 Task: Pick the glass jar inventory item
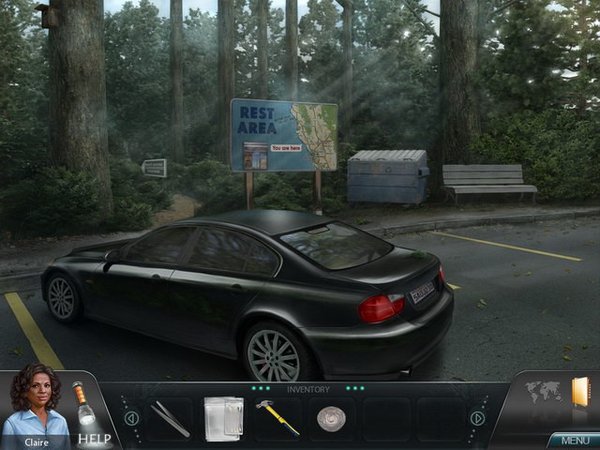(223, 417)
